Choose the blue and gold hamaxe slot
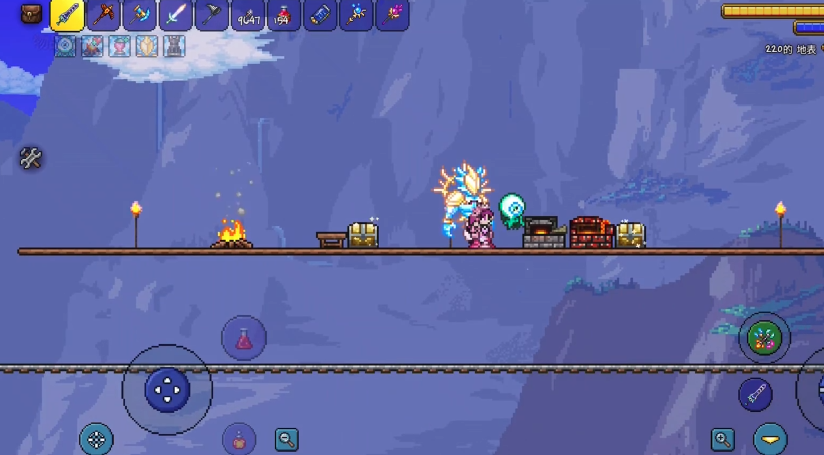824x455 pixels. tap(139, 15)
